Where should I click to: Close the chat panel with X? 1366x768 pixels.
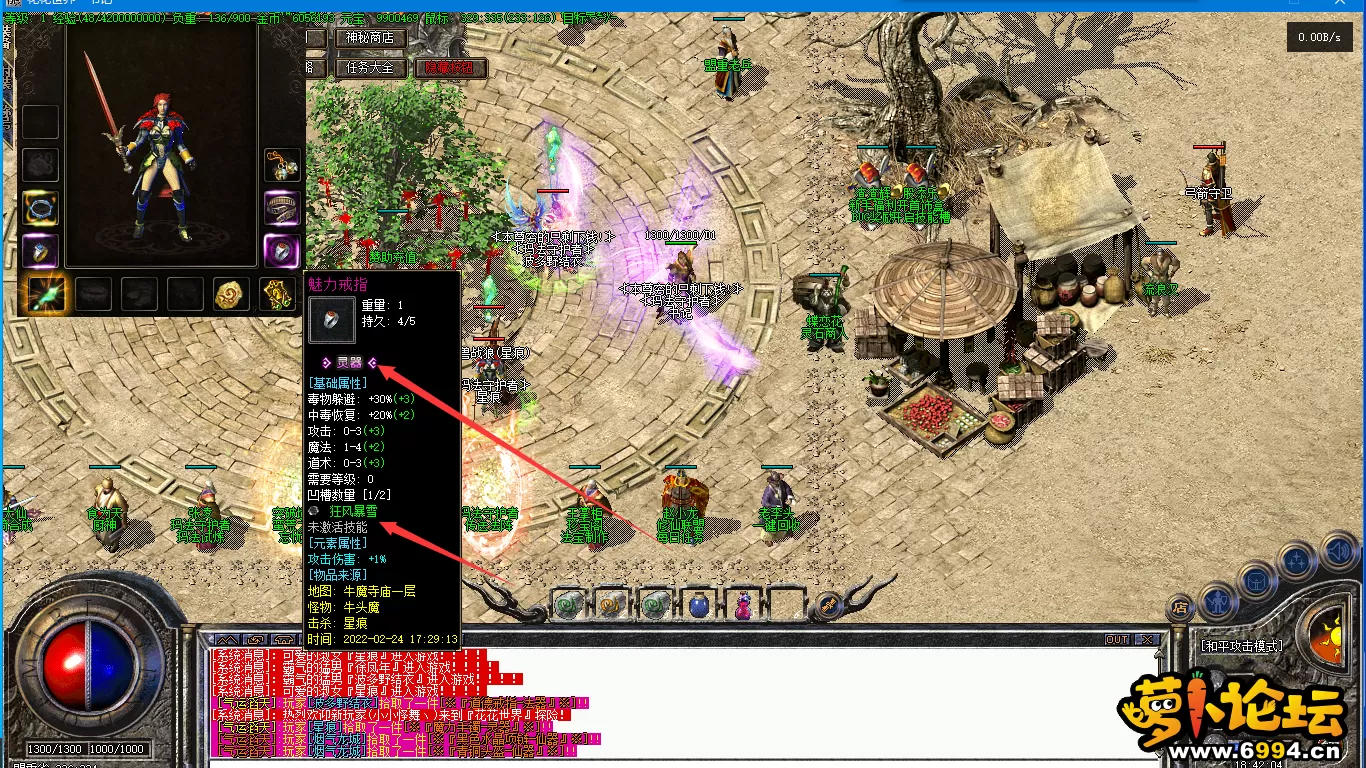tap(1147, 640)
